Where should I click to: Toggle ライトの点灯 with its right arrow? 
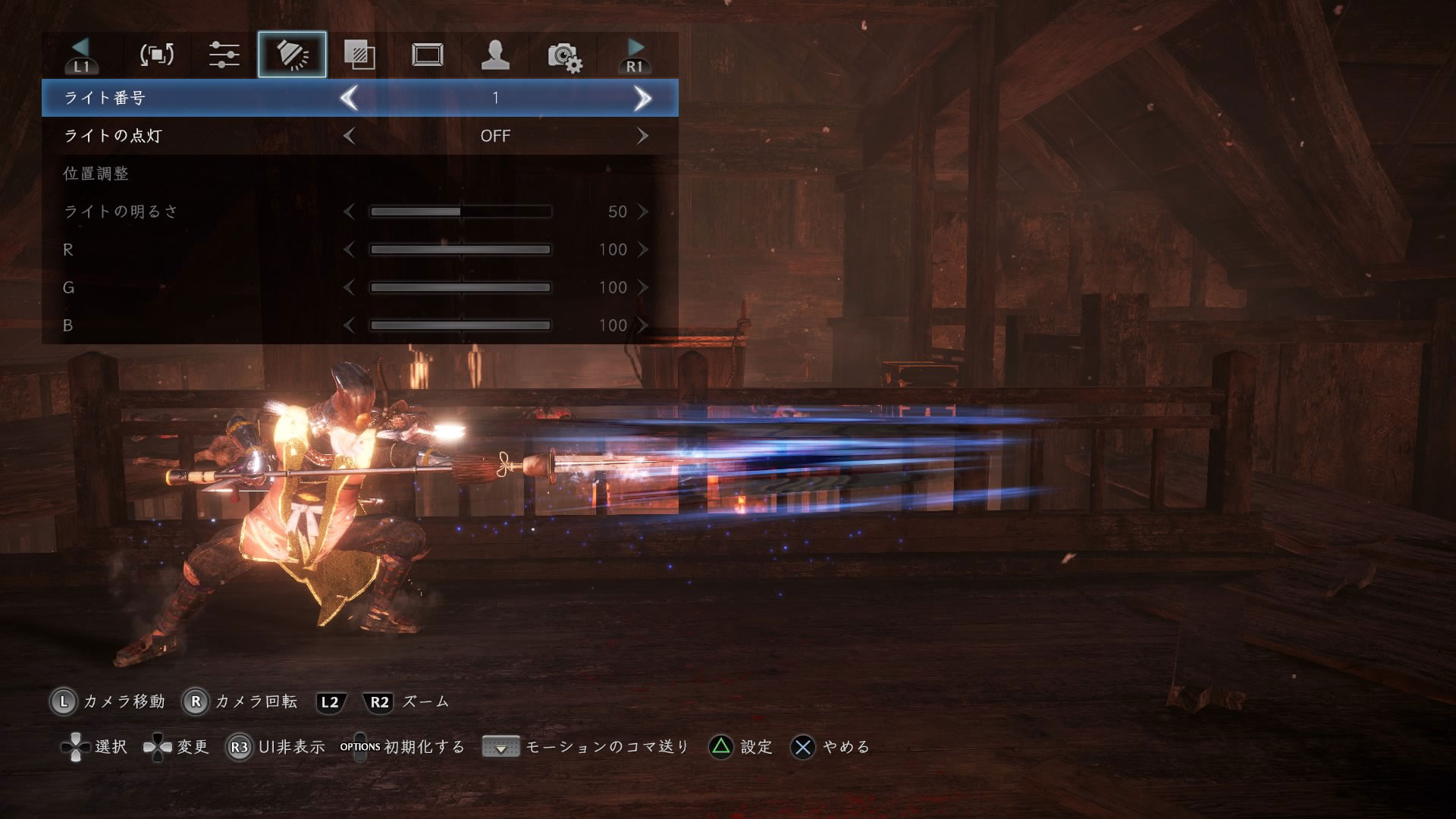[x=642, y=136]
